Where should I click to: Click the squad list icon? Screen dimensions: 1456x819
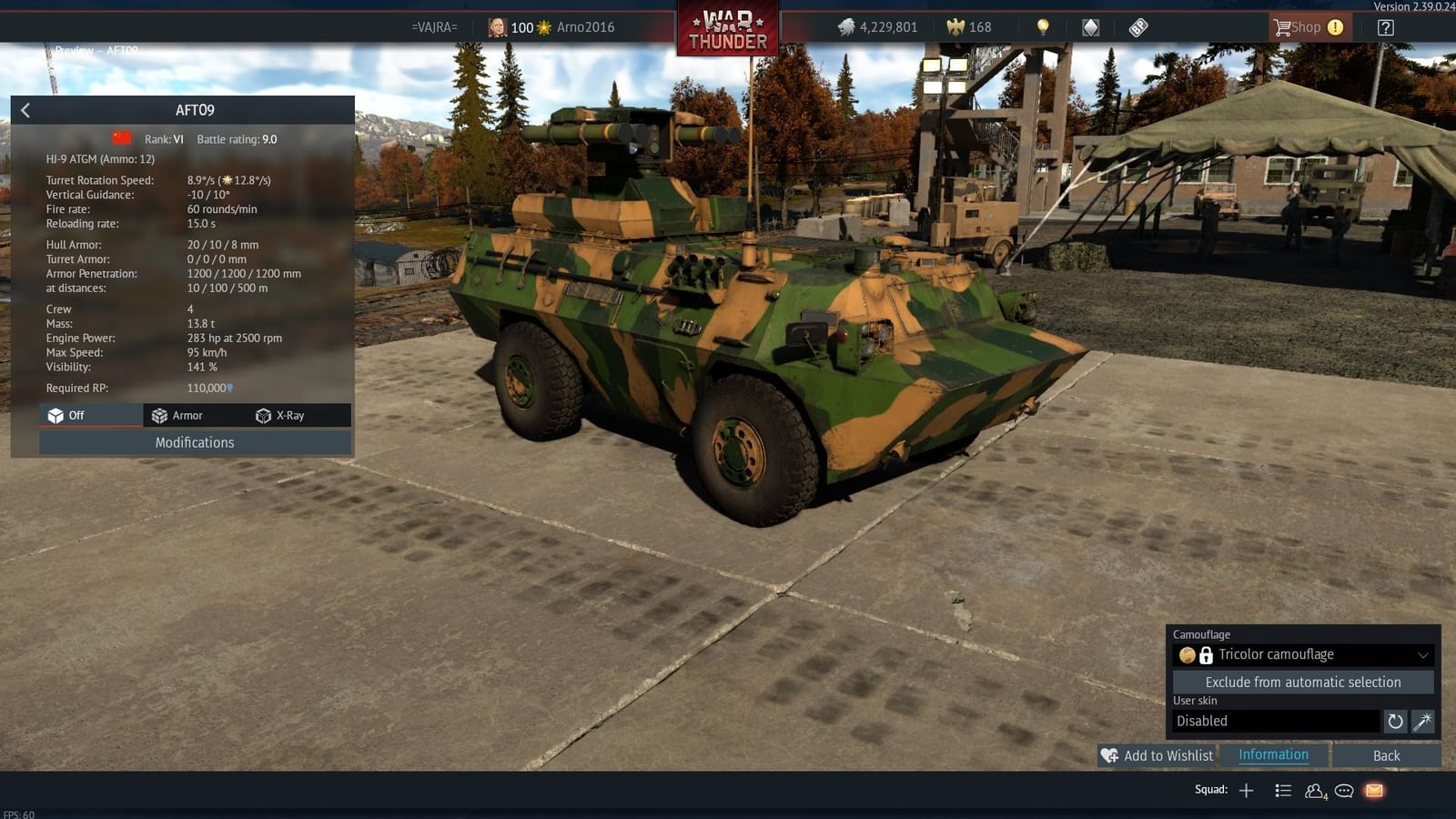point(1283,791)
